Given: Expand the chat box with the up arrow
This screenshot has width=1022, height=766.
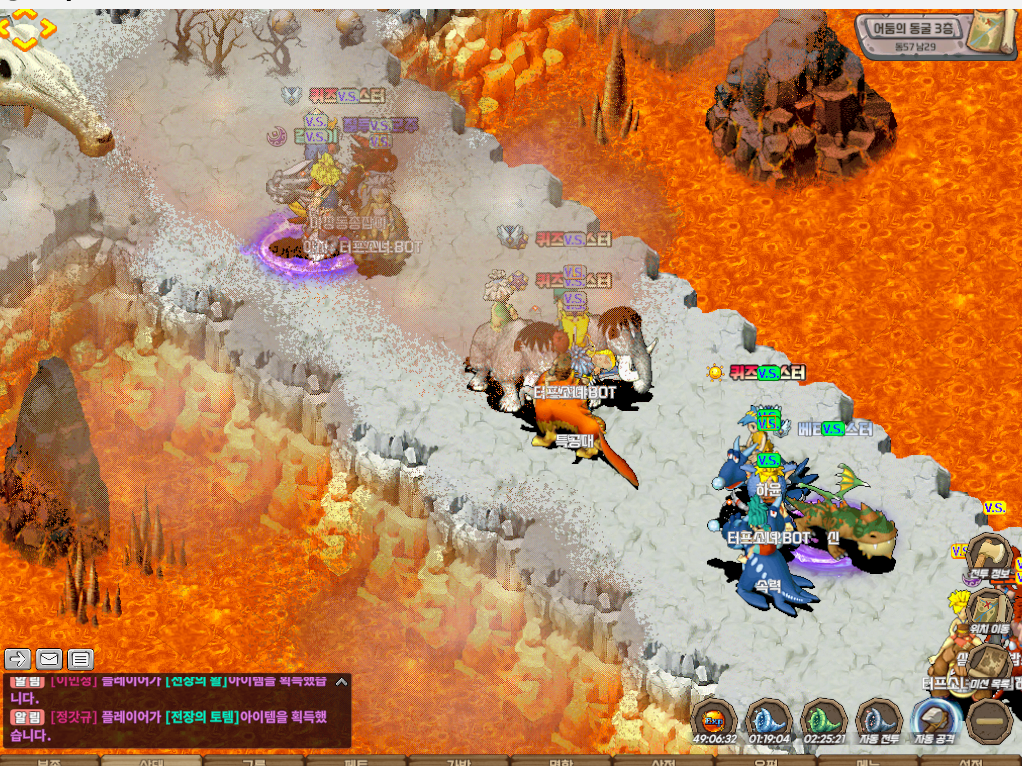Looking at the screenshot, I should pos(341,682).
